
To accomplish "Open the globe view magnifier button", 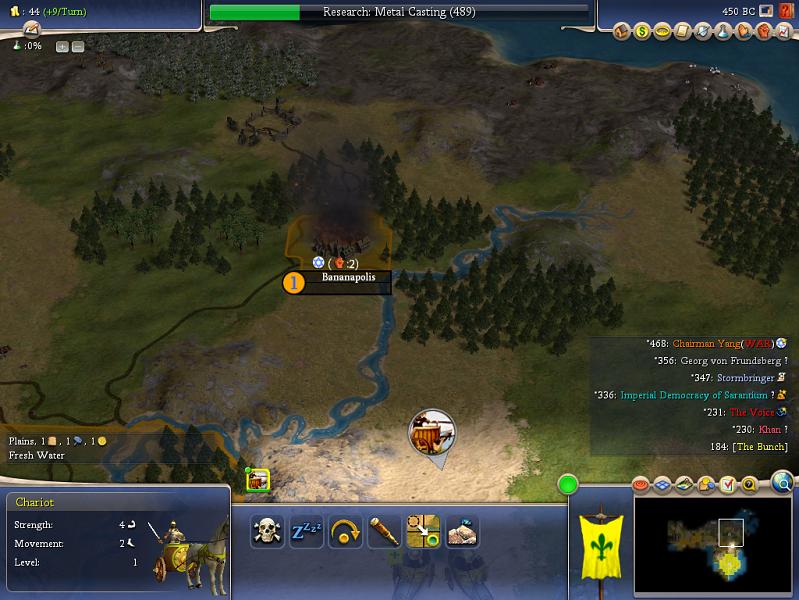I will point(783,485).
